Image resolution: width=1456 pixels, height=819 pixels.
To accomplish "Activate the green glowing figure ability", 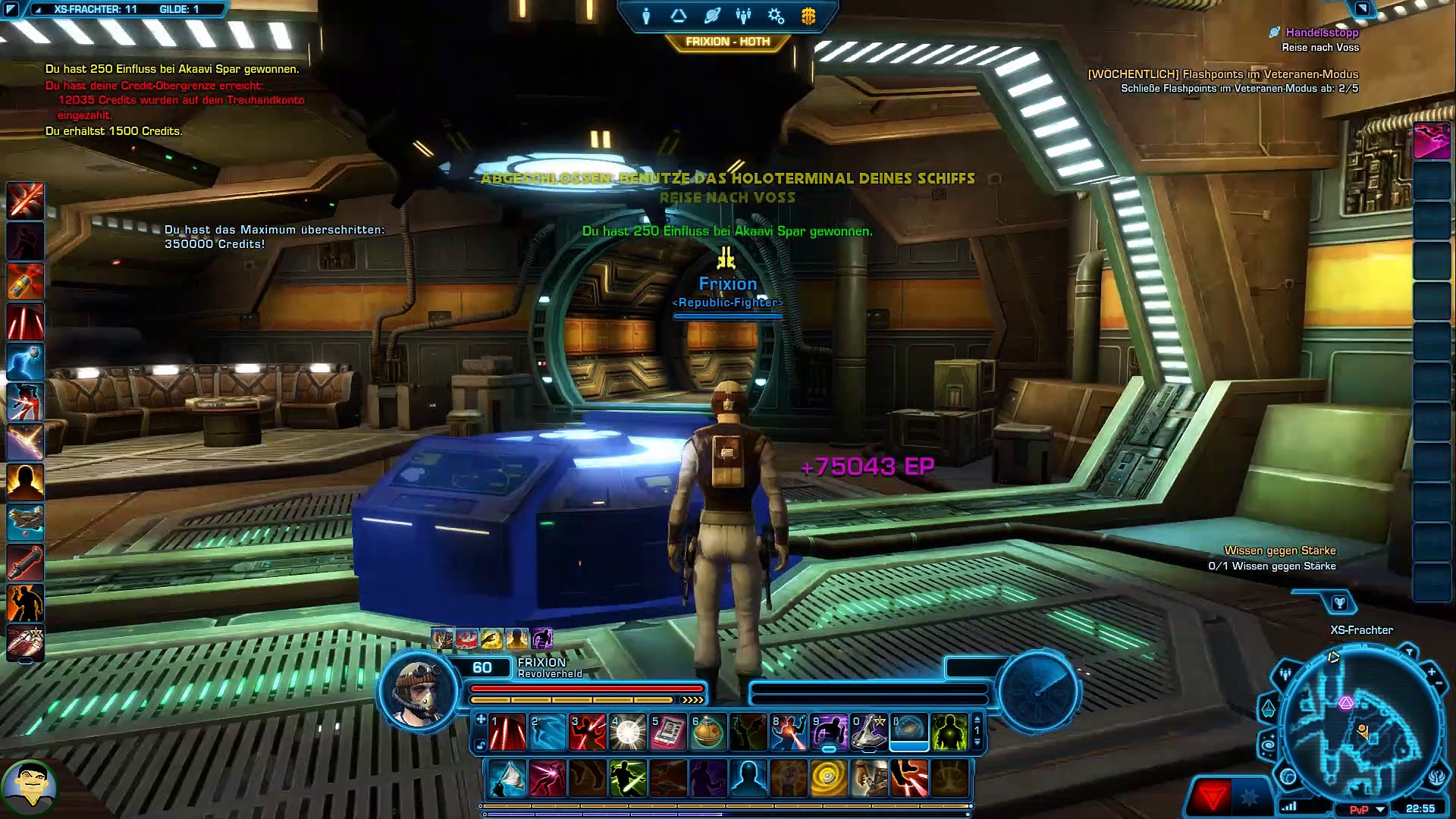I will click(x=949, y=733).
